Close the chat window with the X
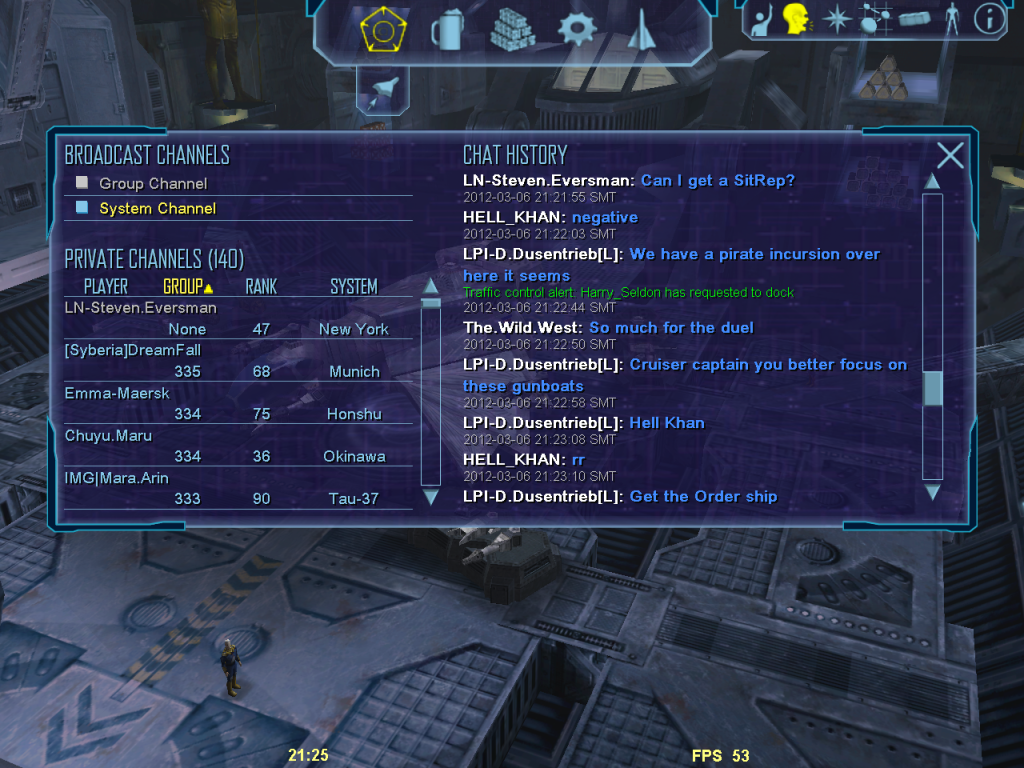This screenshot has width=1024, height=768. (x=950, y=155)
